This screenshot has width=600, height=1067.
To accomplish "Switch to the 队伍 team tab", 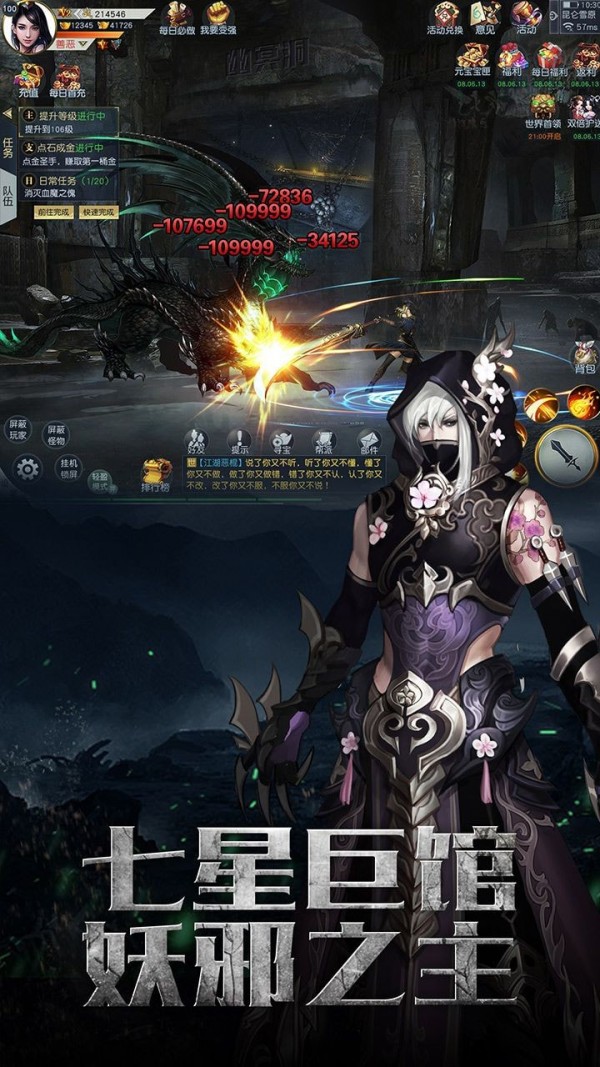I will coord(8,194).
